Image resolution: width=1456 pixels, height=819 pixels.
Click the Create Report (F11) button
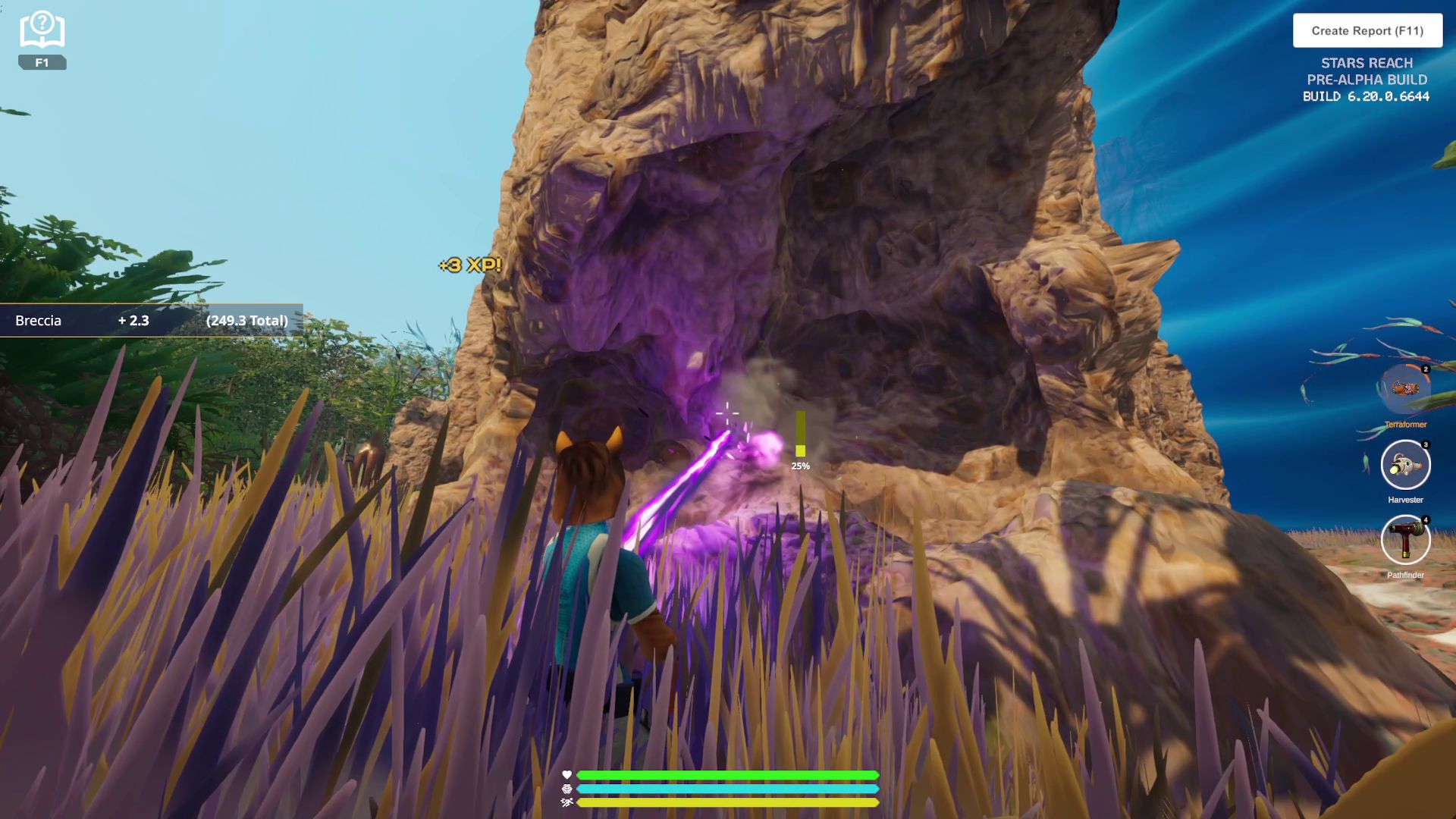coord(1367,31)
